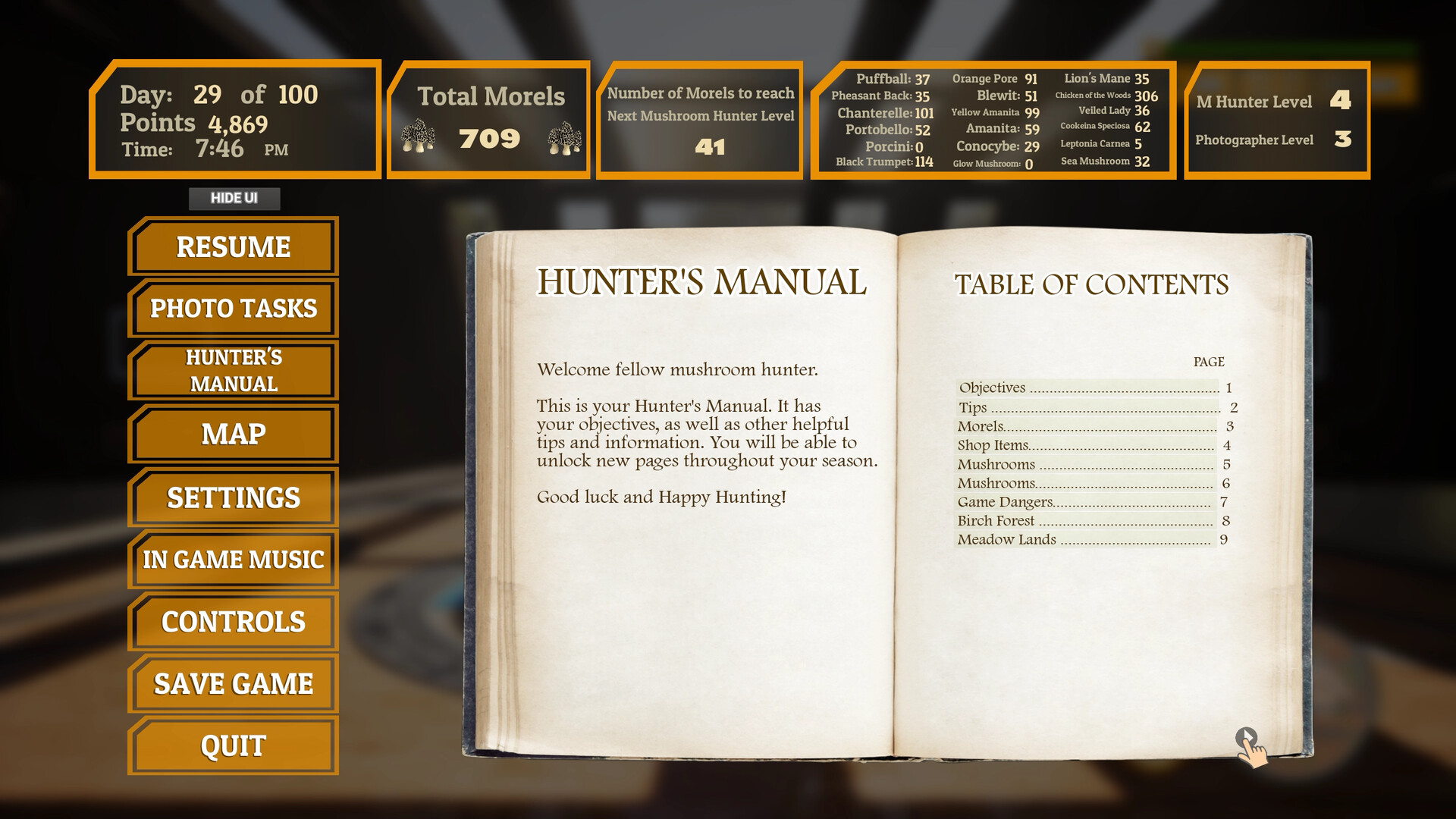
Task: Save the game
Action: click(232, 682)
